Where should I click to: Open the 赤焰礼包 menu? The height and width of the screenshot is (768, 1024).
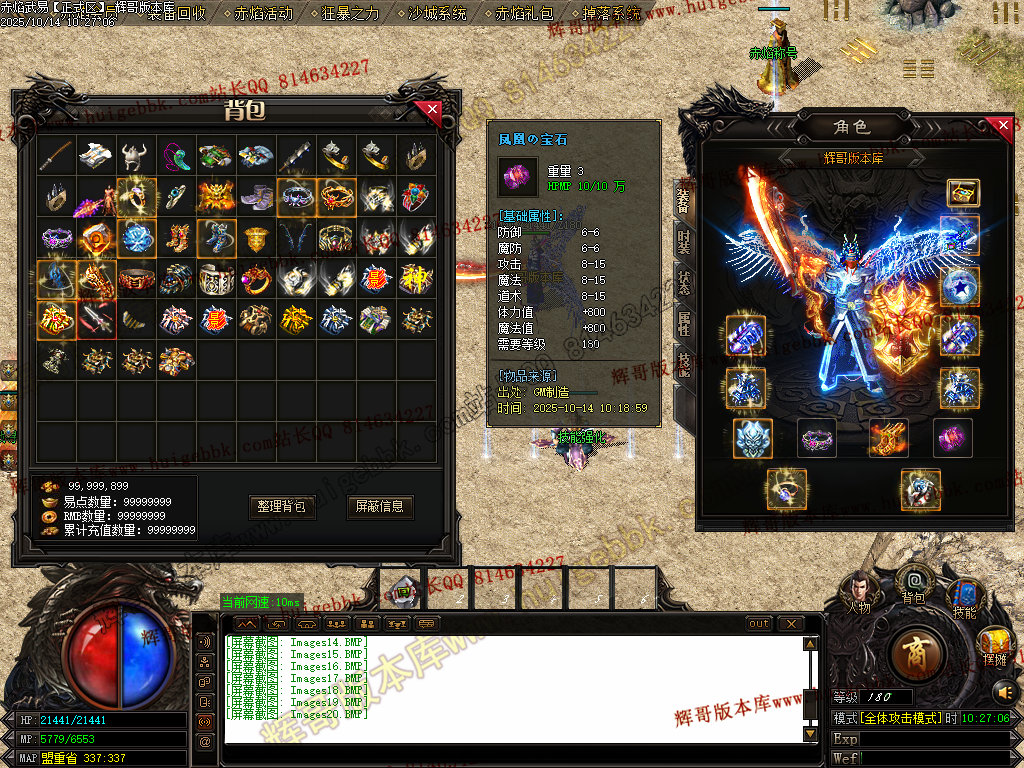[x=524, y=14]
